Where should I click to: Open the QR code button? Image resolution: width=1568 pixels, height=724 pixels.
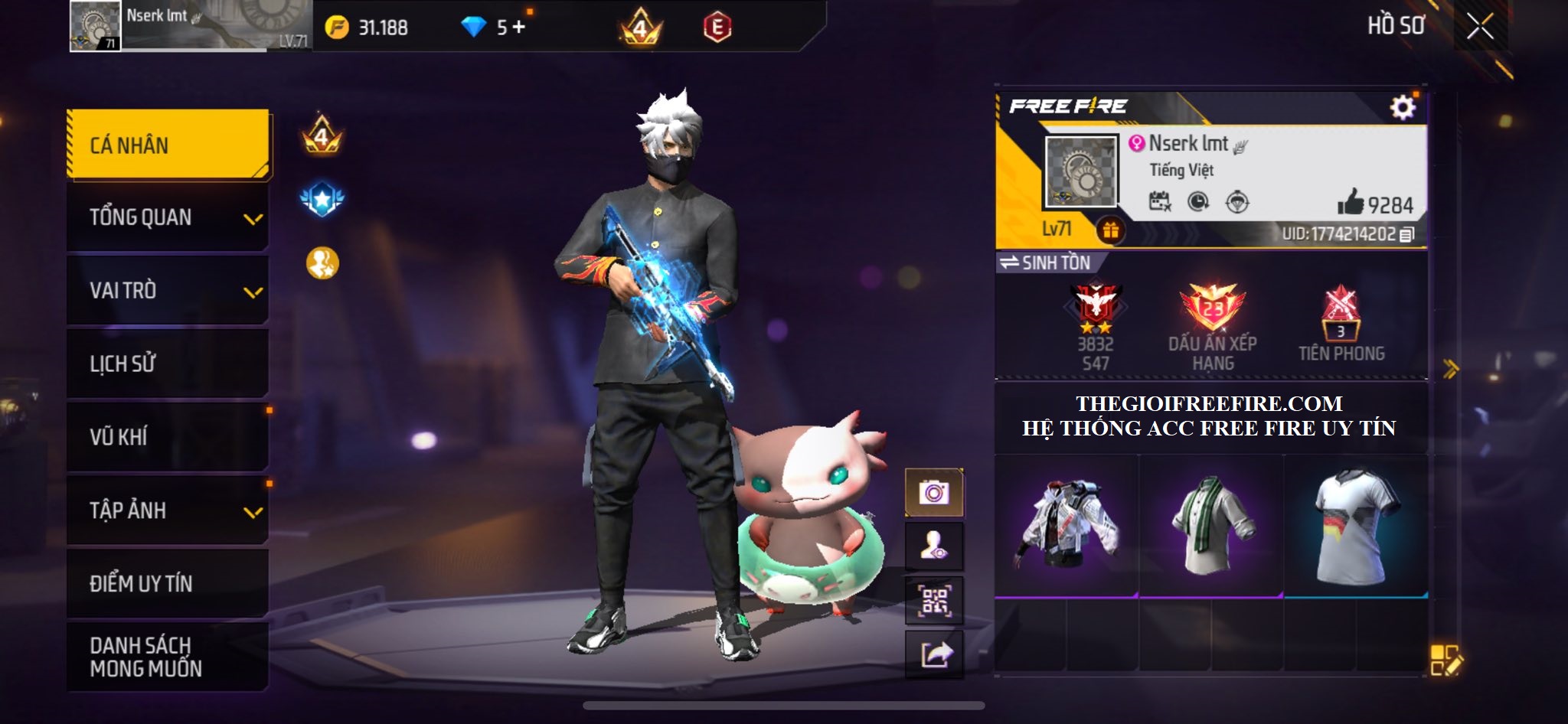pos(934,601)
